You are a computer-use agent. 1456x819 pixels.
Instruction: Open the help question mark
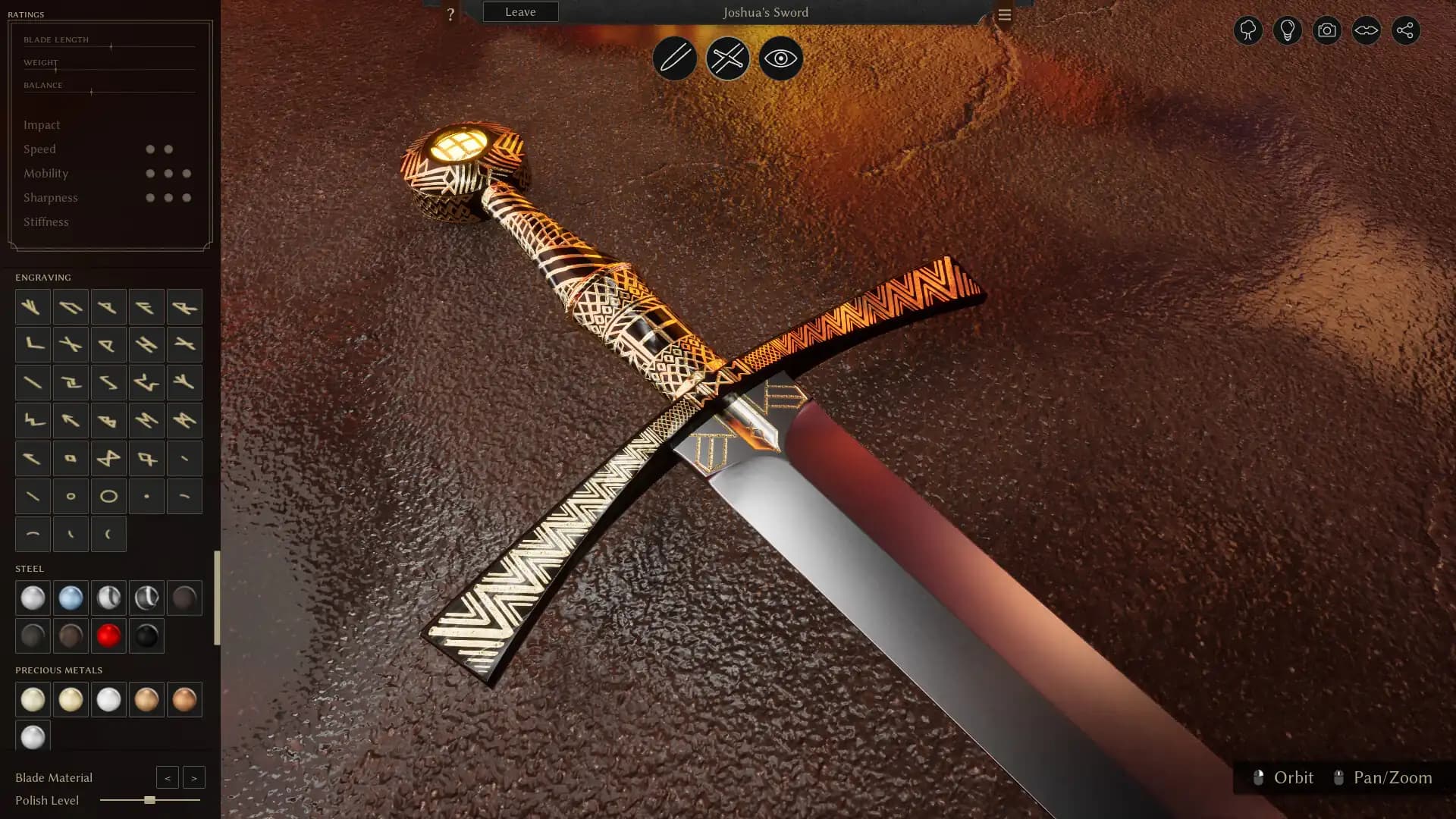point(451,13)
